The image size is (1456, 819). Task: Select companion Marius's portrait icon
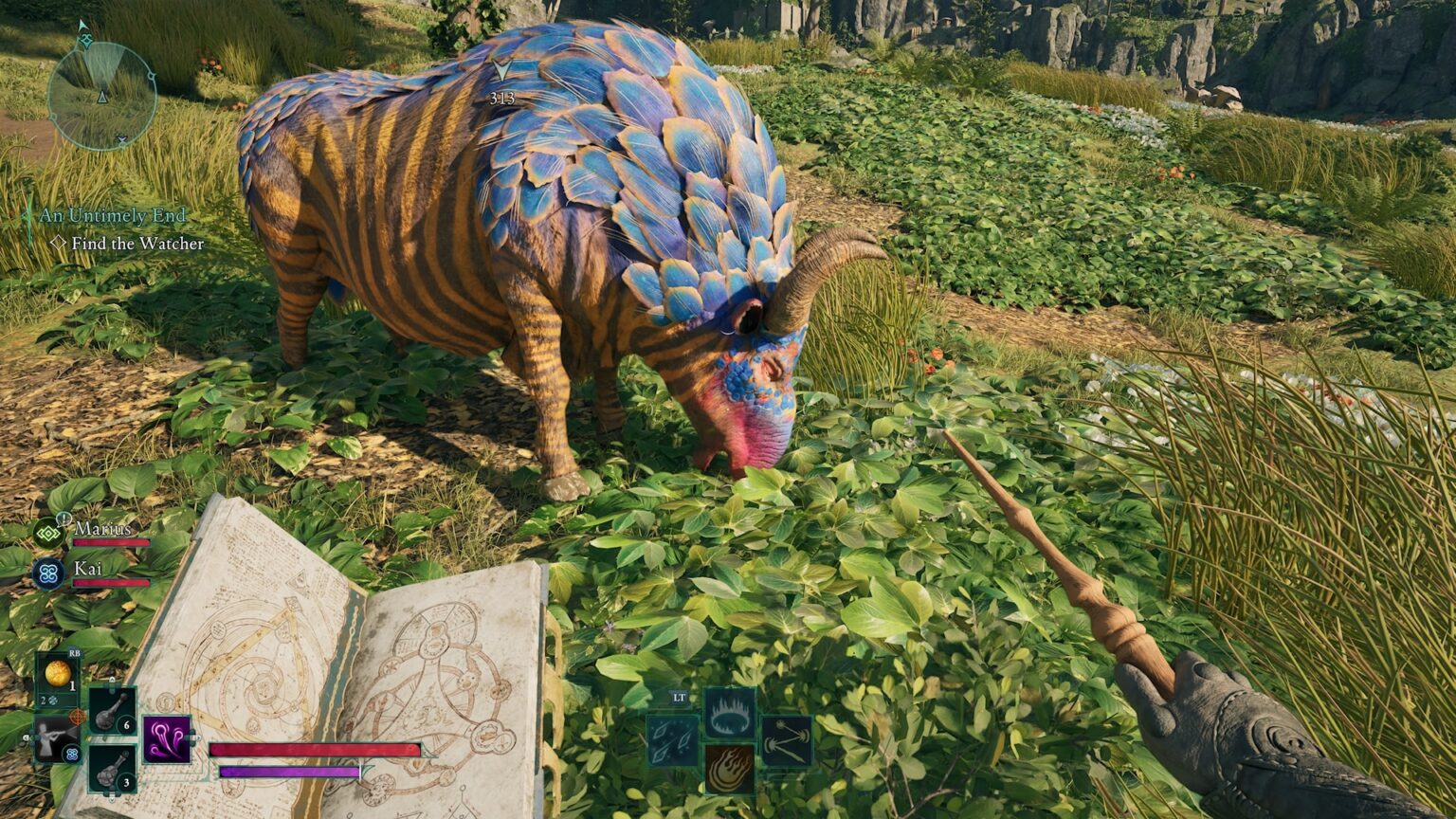pyautogui.click(x=48, y=533)
